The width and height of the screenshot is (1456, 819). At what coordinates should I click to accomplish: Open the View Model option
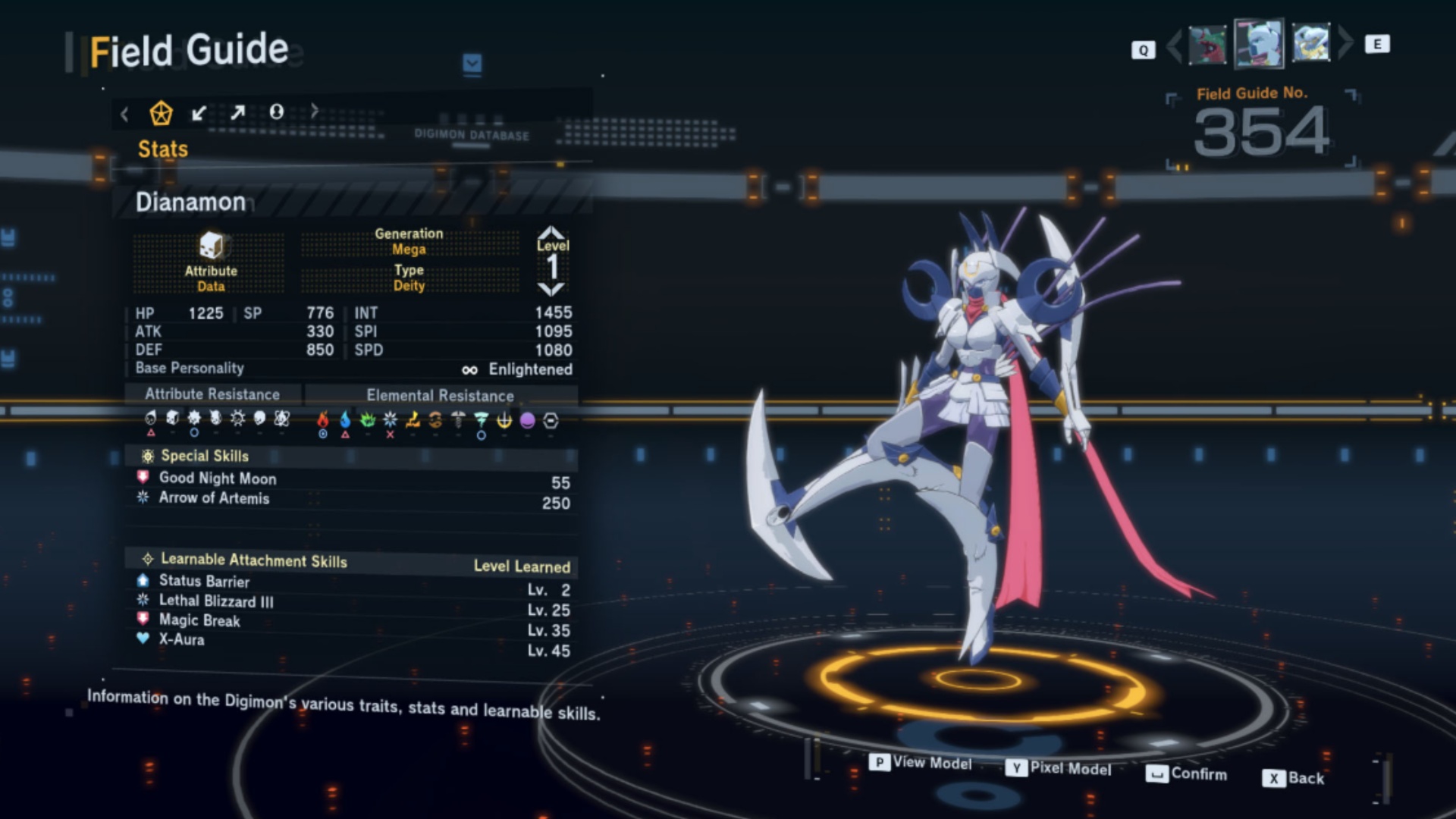(922, 763)
